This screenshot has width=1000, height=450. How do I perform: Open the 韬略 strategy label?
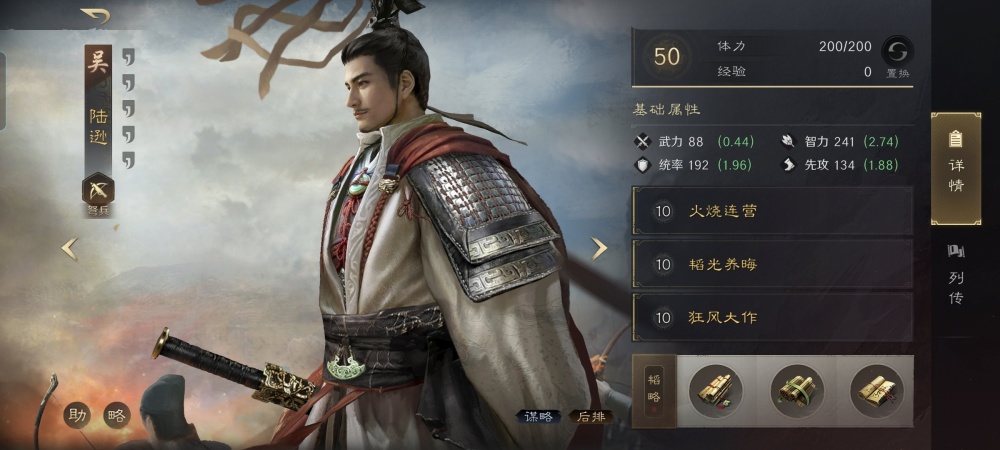coord(654,390)
